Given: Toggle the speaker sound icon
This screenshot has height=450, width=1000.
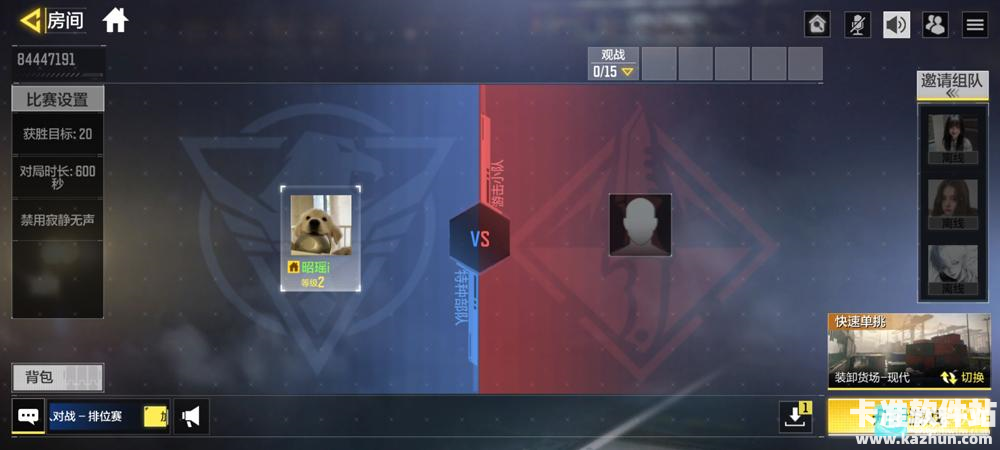Looking at the screenshot, I should tap(896, 25).
